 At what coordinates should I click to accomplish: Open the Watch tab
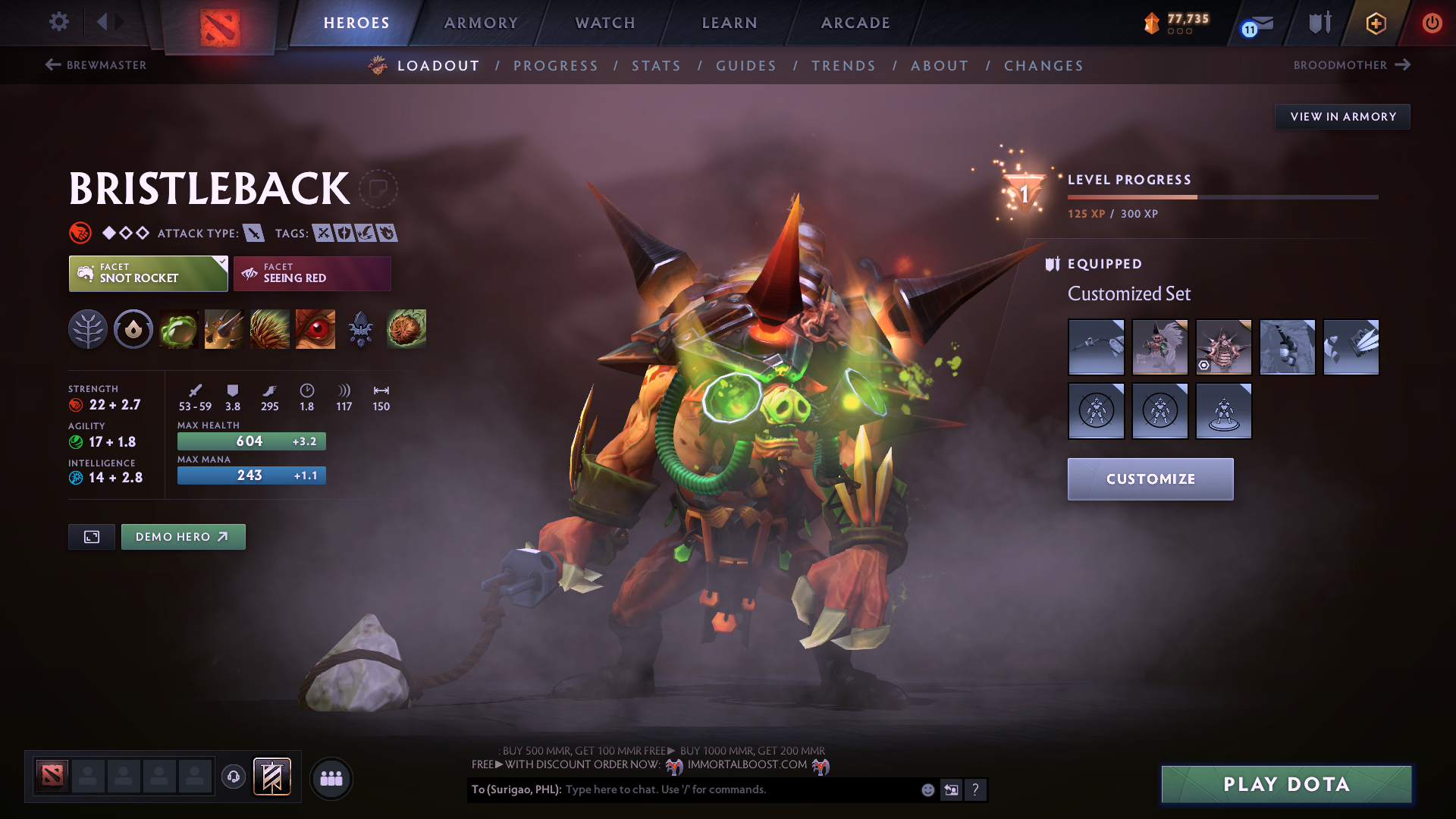coord(605,23)
